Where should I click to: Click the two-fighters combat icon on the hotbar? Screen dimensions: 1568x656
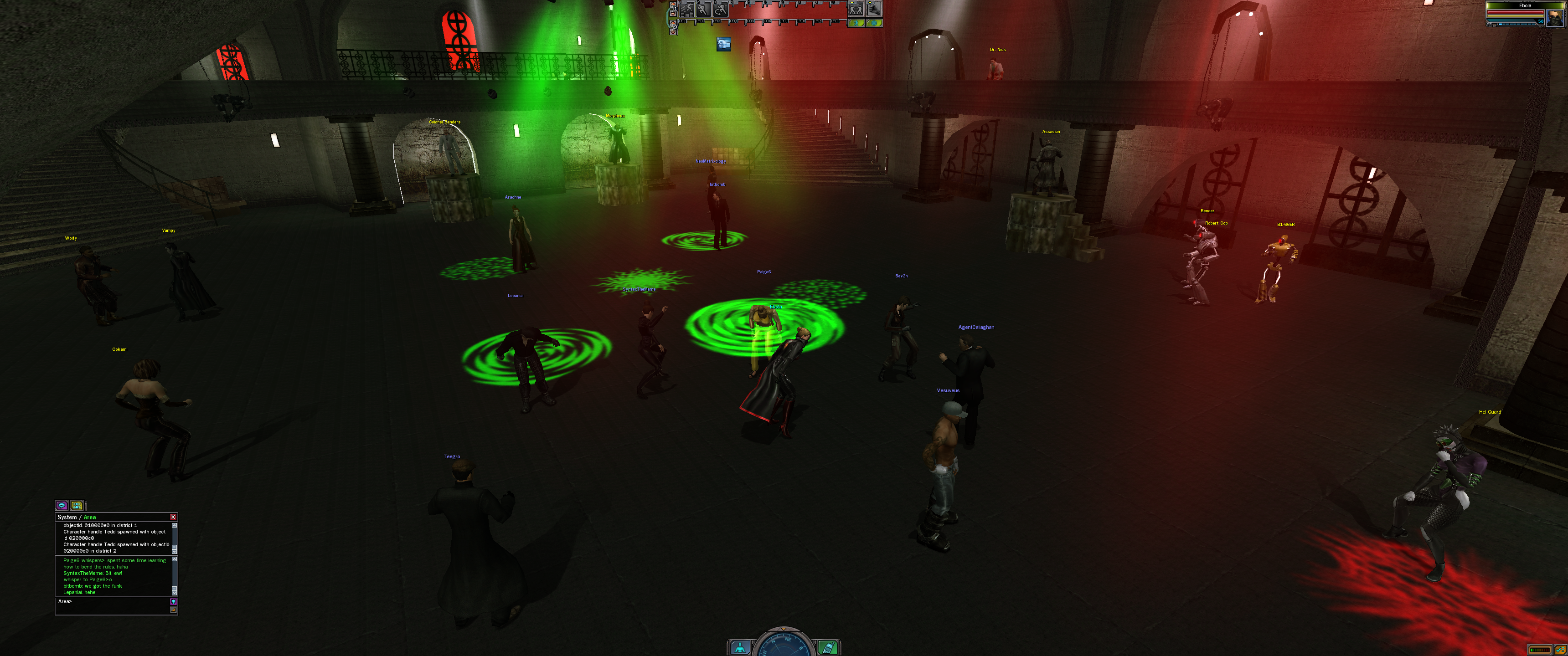coord(856,9)
